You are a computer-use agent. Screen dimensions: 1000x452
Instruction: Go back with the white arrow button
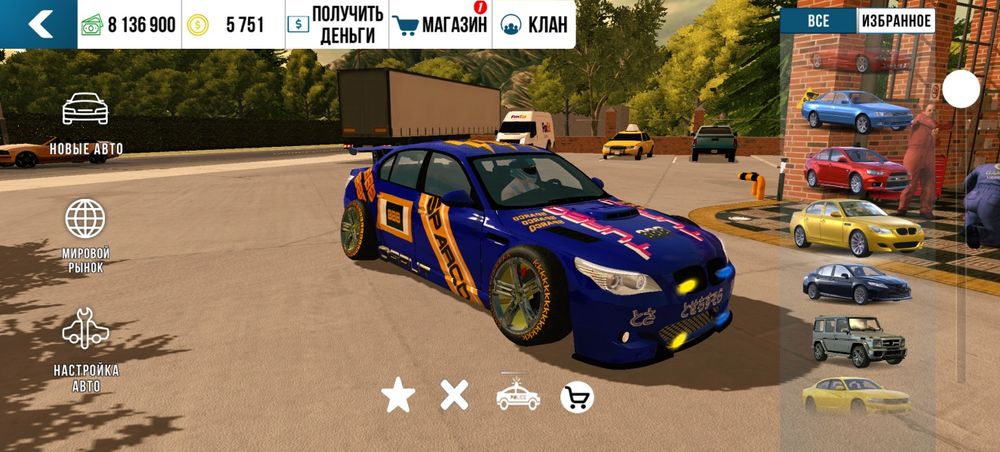(38, 24)
